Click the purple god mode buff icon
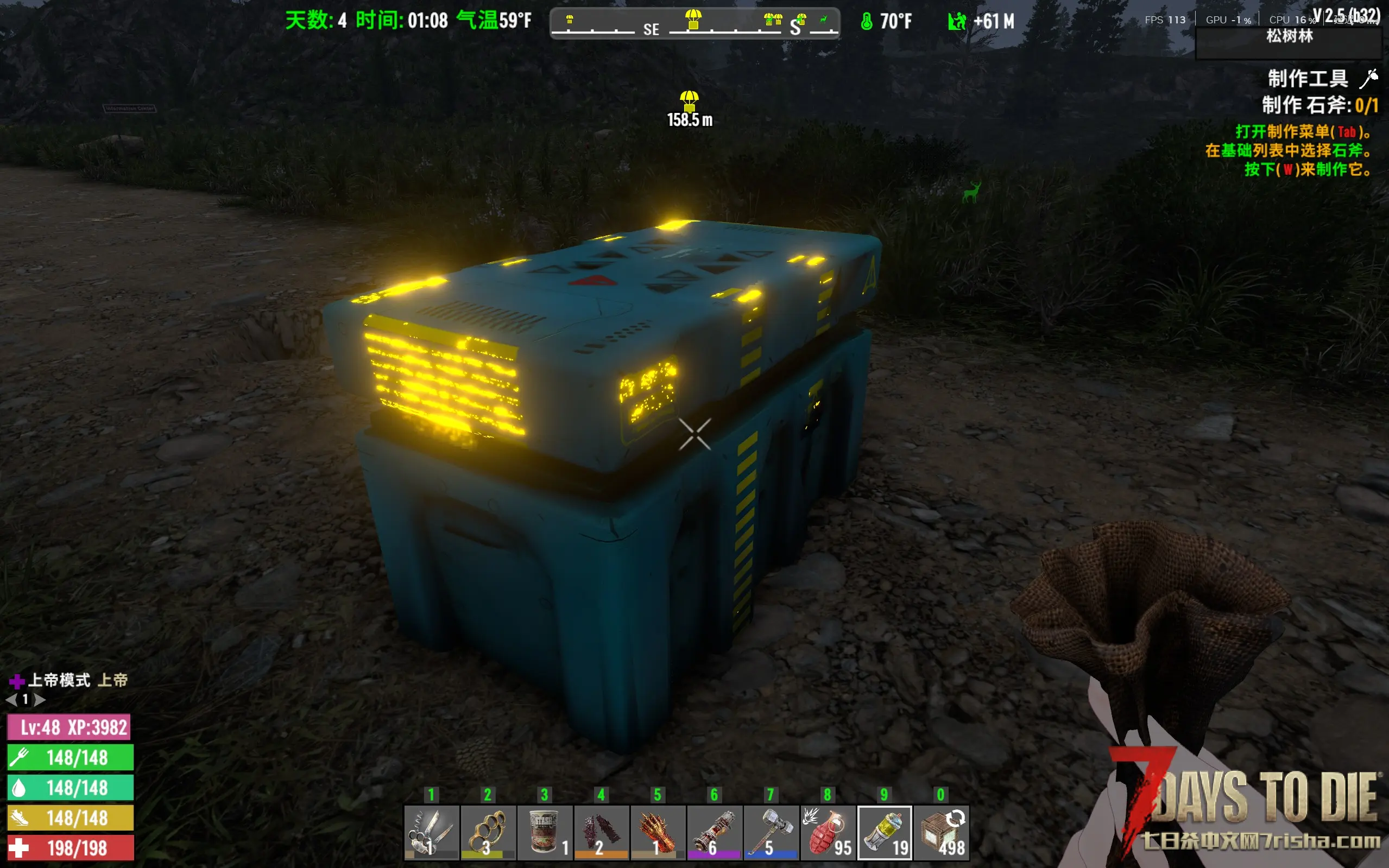Screen dimensions: 1389x868 click(17, 681)
